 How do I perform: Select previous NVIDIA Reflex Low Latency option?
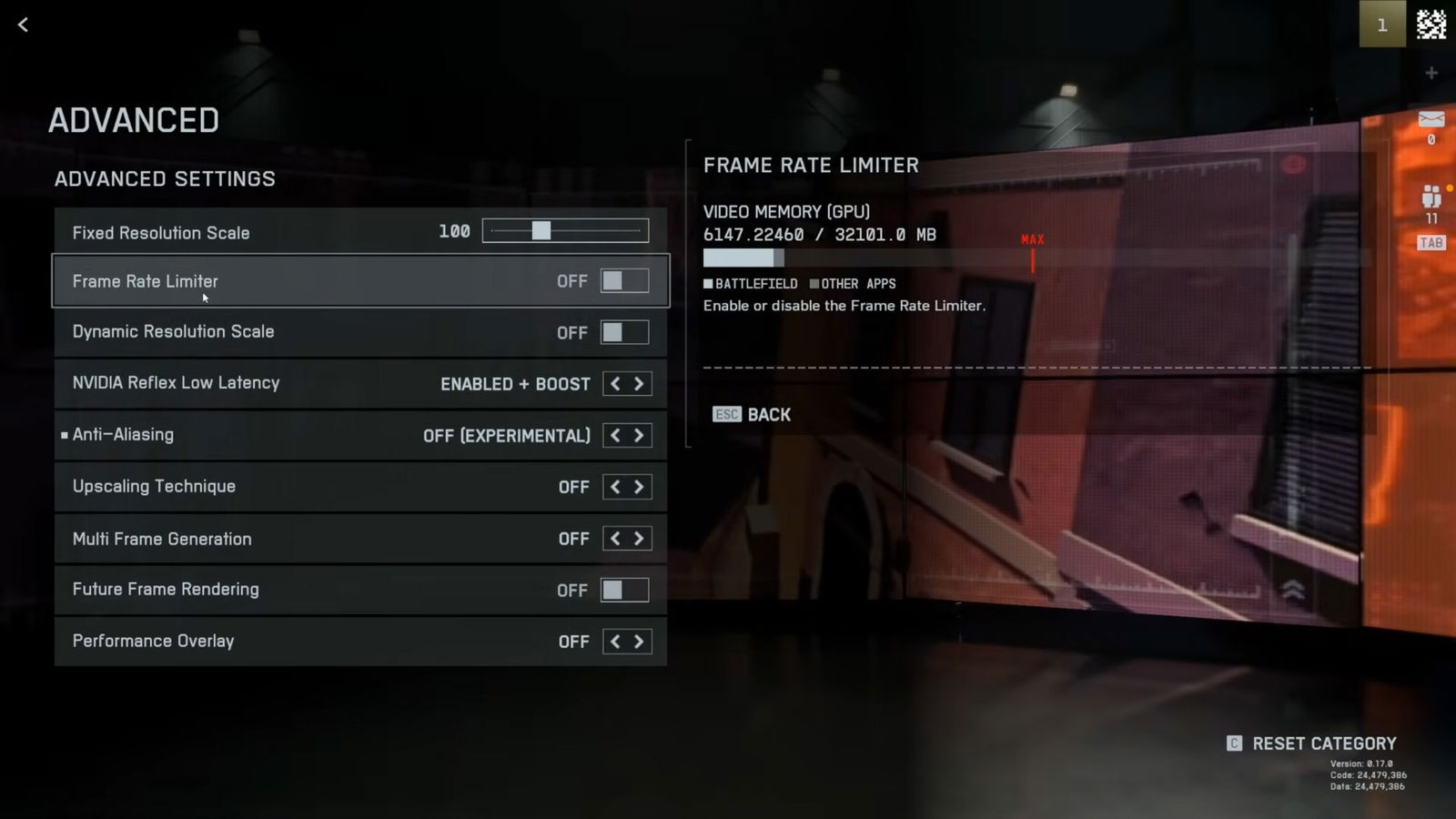[x=615, y=384]
